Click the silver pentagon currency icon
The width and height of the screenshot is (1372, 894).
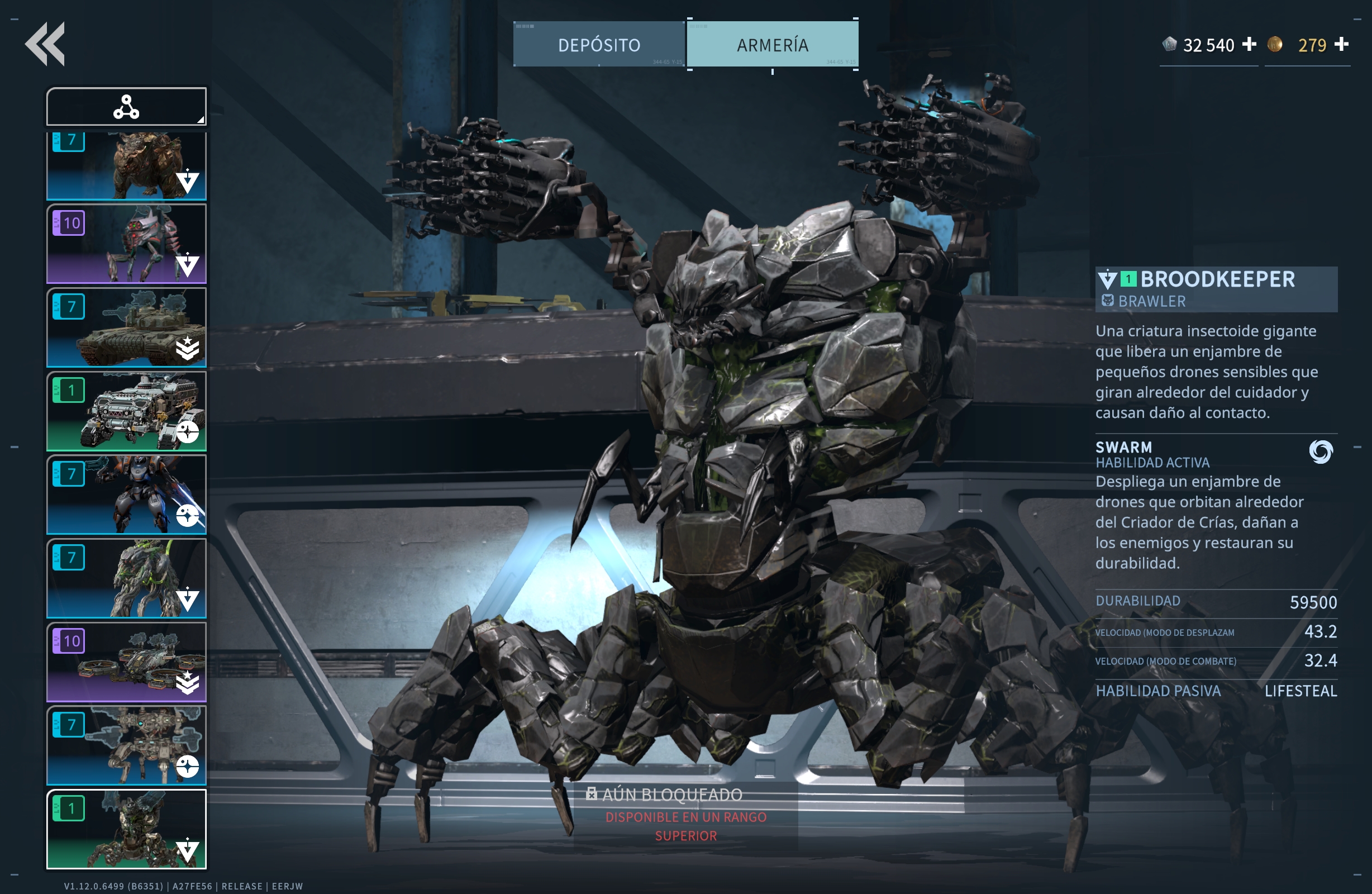[x=1171, y=44]
